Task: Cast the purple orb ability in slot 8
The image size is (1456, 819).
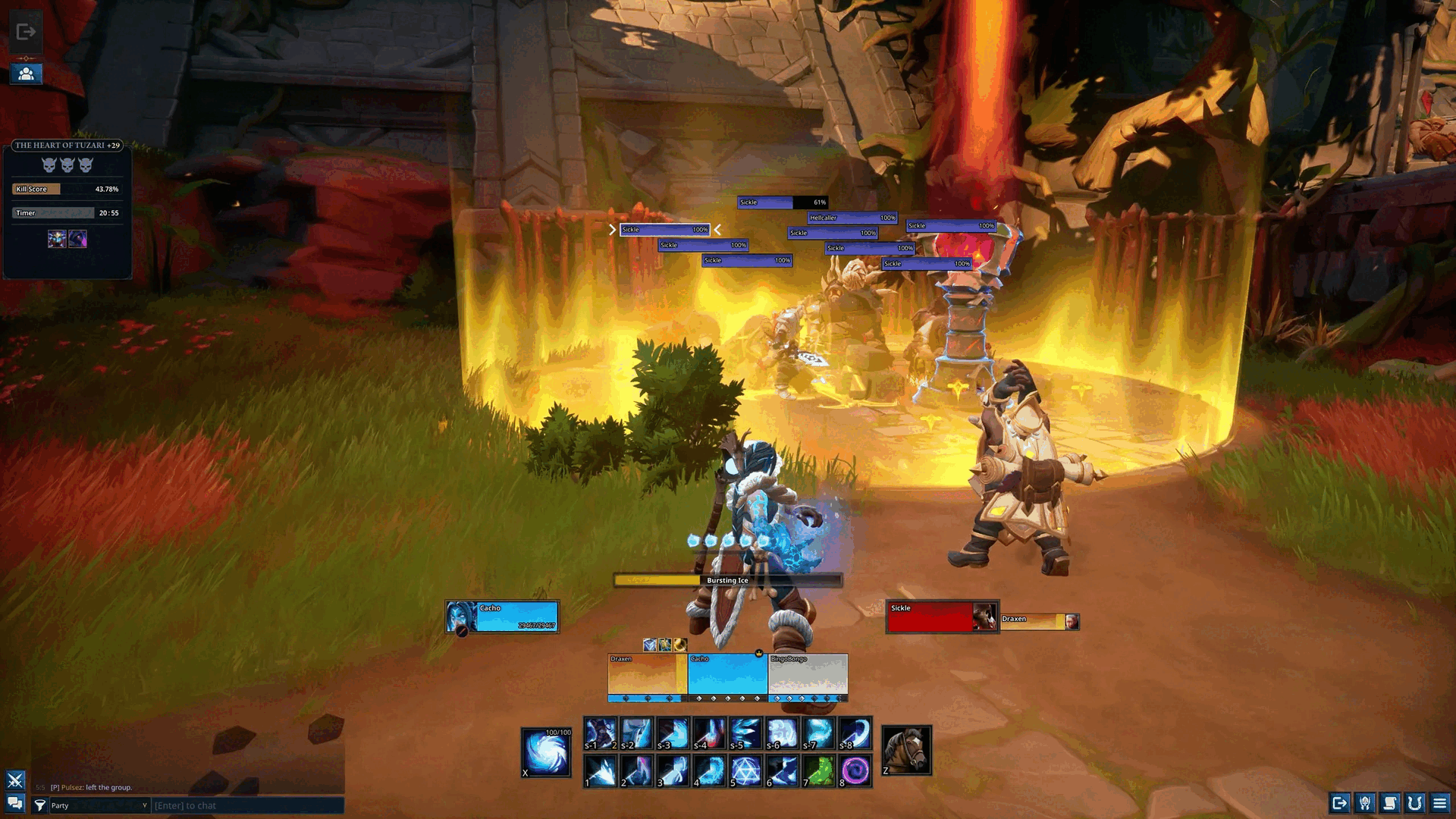Action: [x=855, y=770]
